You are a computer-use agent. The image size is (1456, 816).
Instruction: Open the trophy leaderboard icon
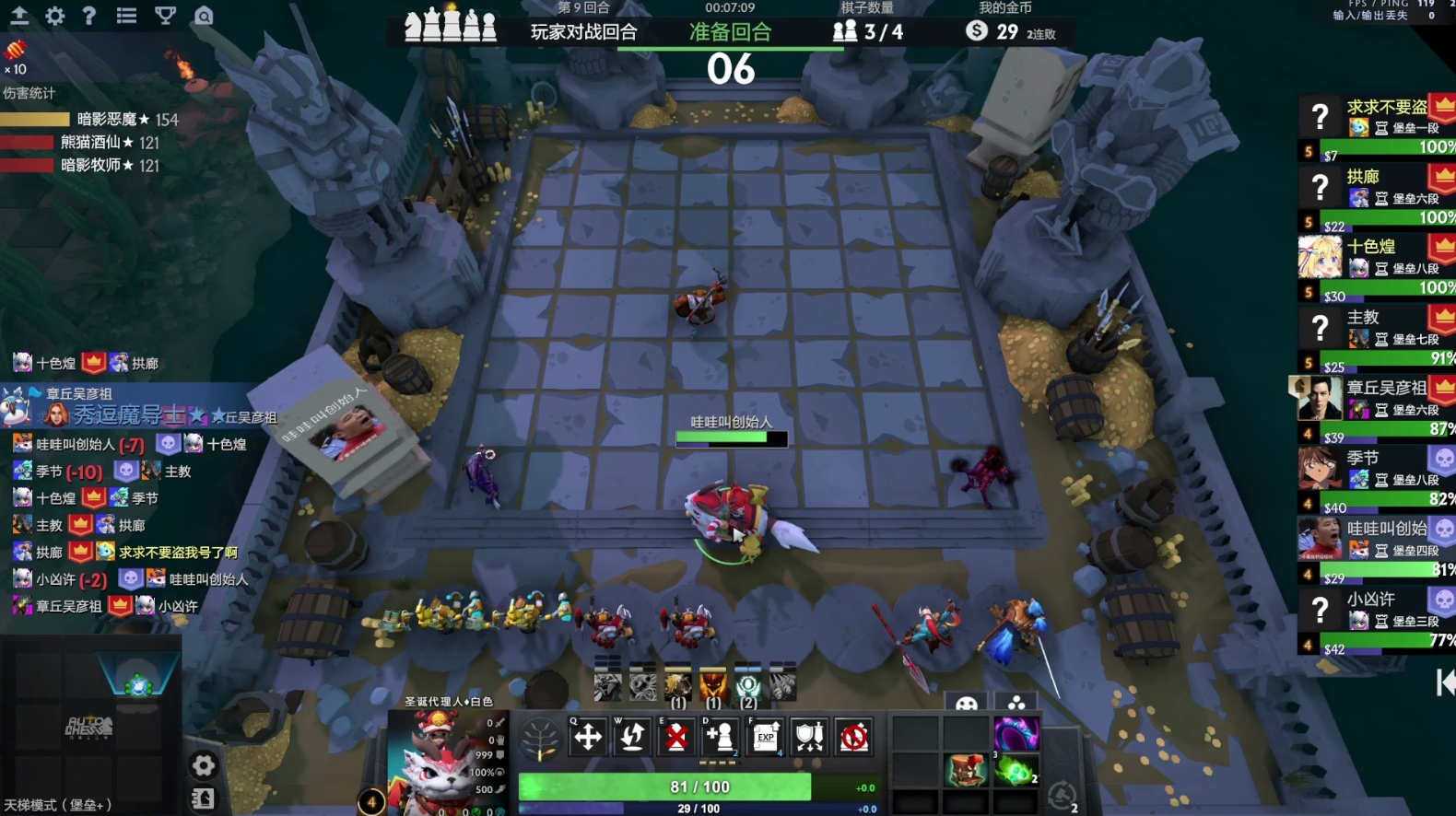pyautogui.click(x=166, y=16)
